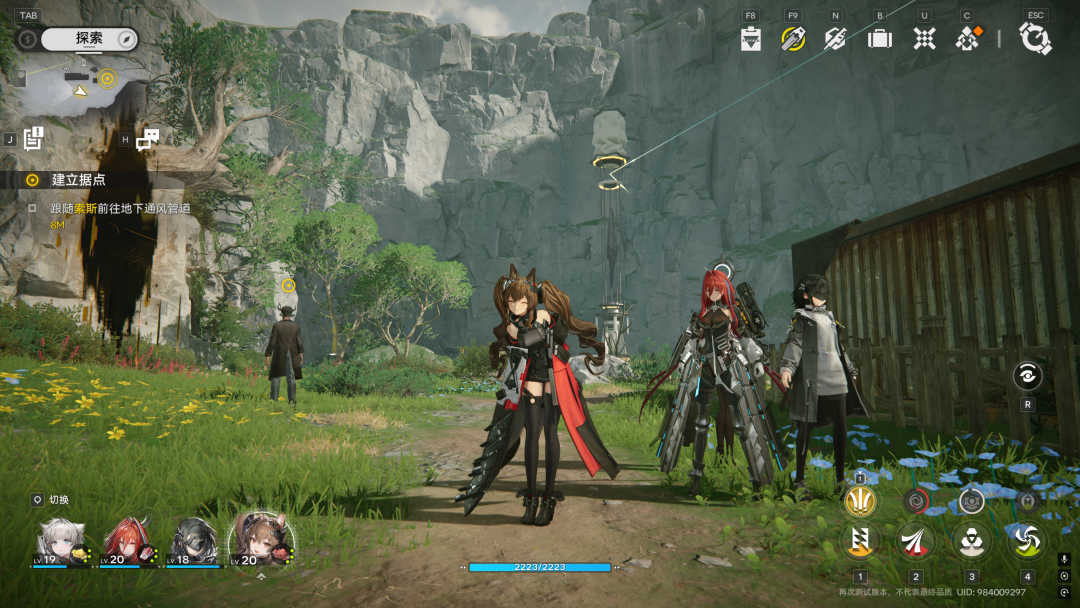Open the checkered cross icon menu
This screenshot has height=608, width=1080.
[924, 39]
